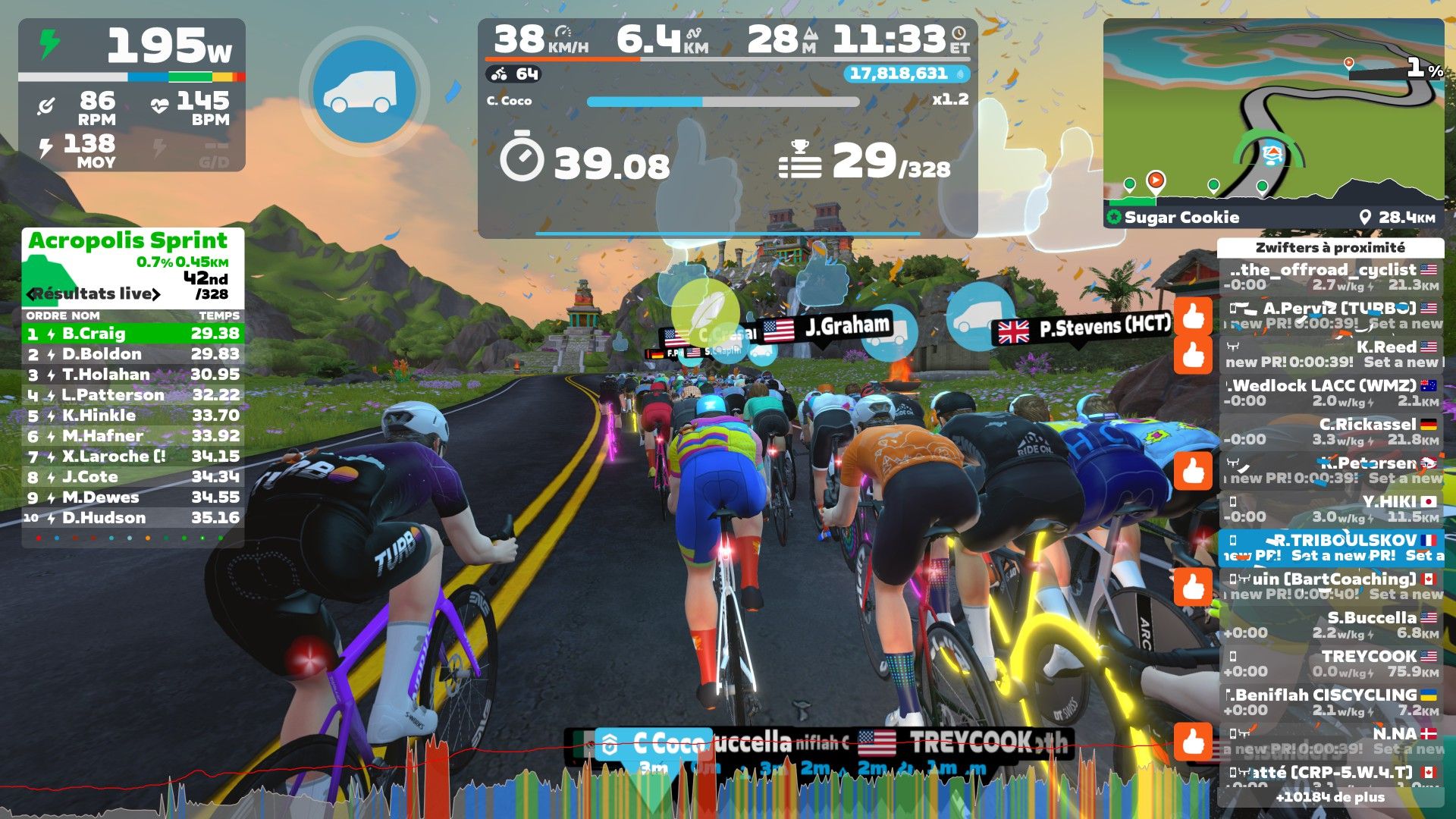Select C.Rickassel in nearby Zwifters list
The width and height of the screenshot is (1456, 819).
[x=1332, y=431]
